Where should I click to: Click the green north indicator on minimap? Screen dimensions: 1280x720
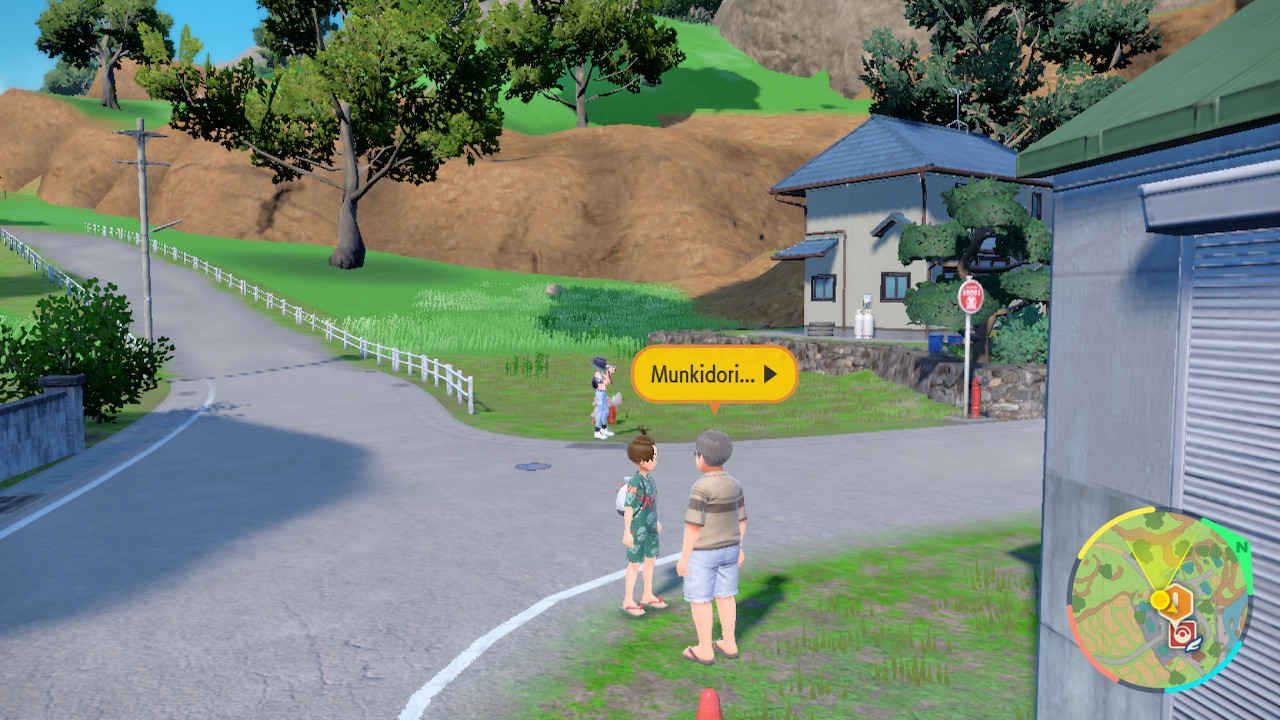pyautogui.click(x=1241, y=548)
